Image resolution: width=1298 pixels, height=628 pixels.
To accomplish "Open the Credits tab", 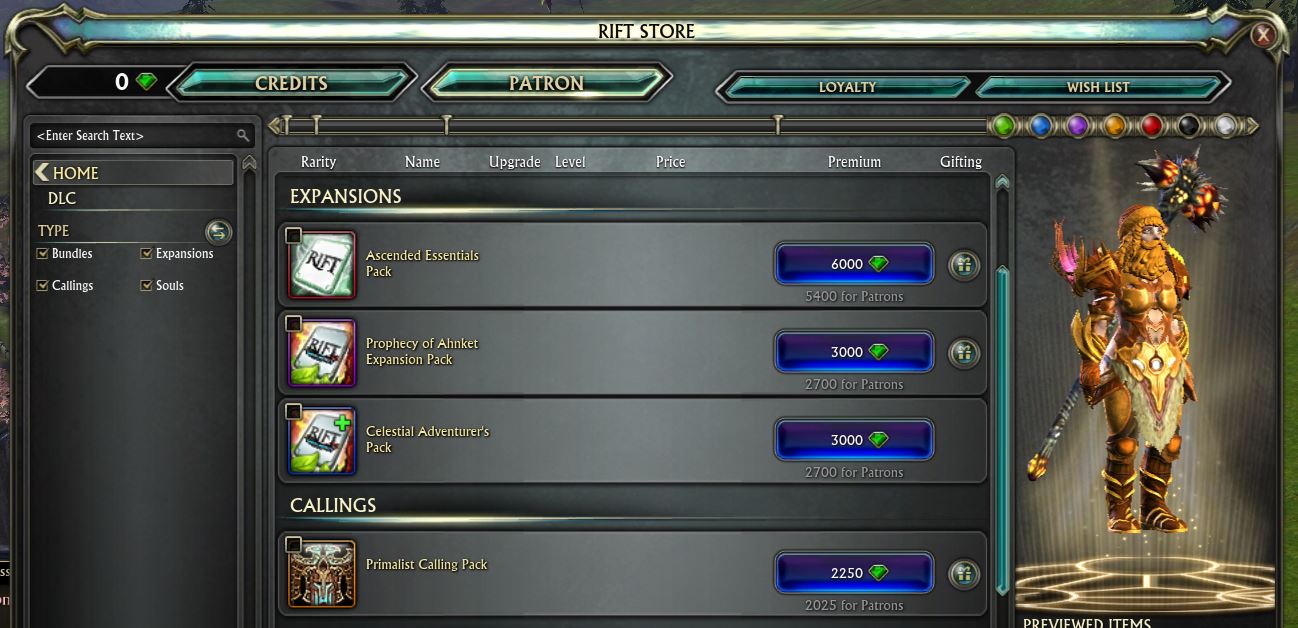I will click(291, 84).
